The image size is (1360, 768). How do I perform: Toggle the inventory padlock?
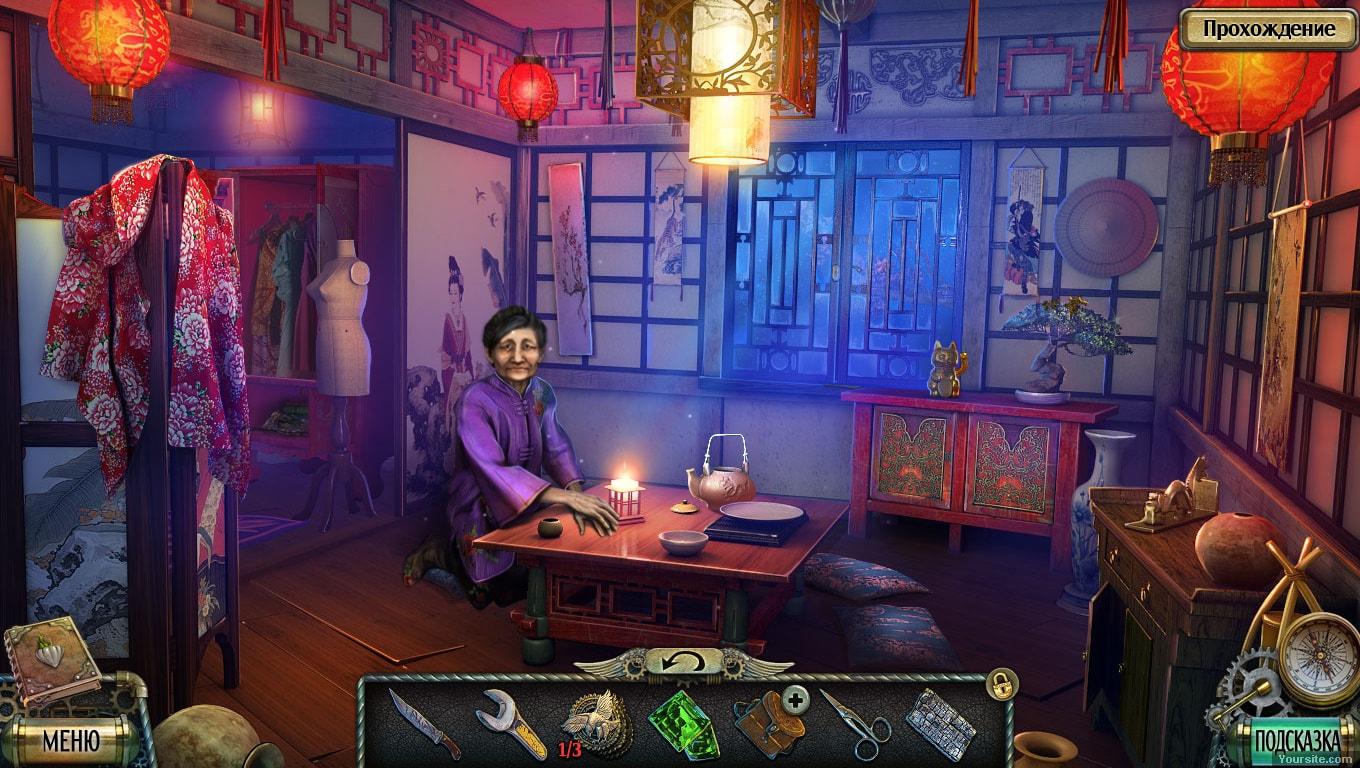[x=1000, y=684]
